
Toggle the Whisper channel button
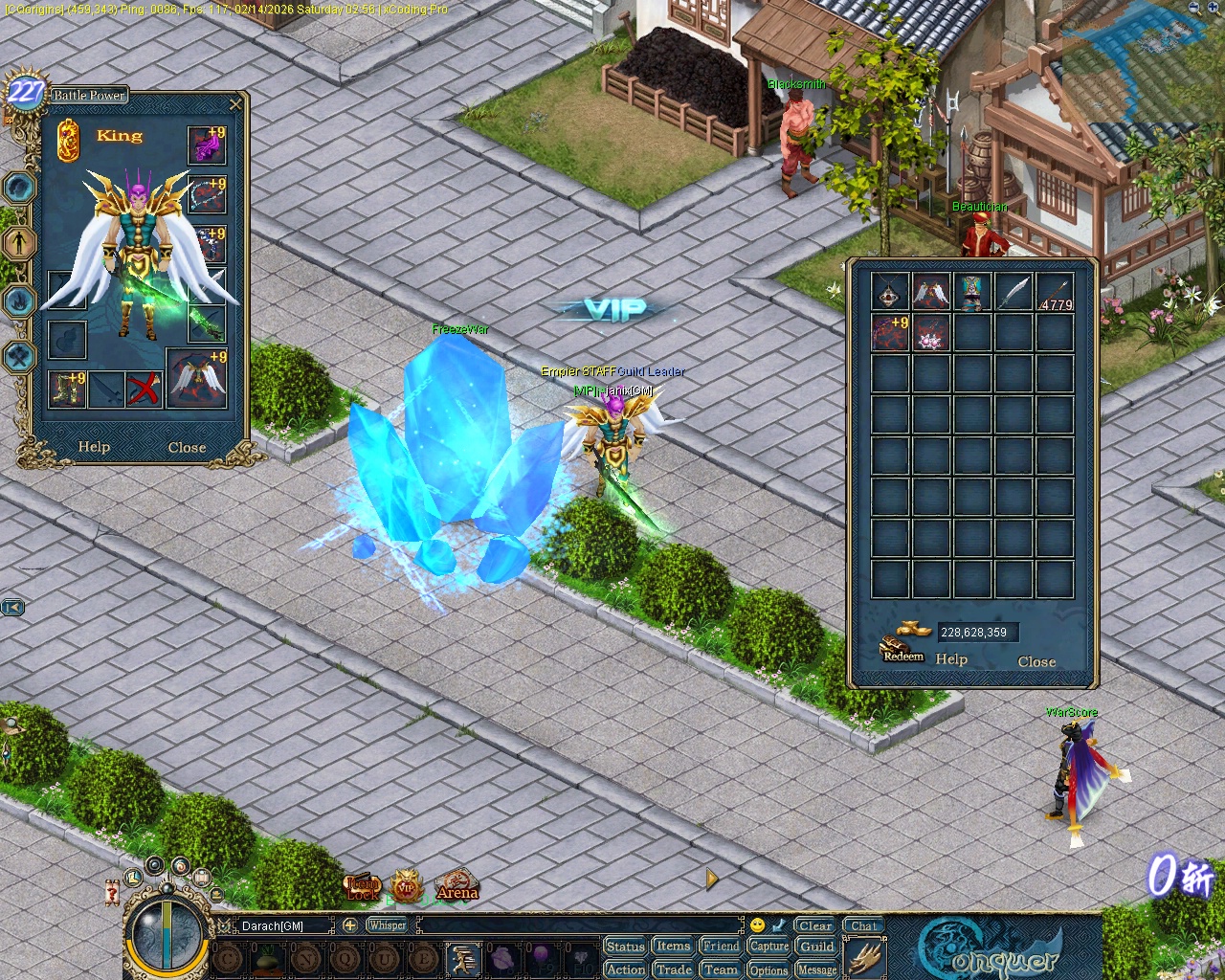click(x=388, y=925)
